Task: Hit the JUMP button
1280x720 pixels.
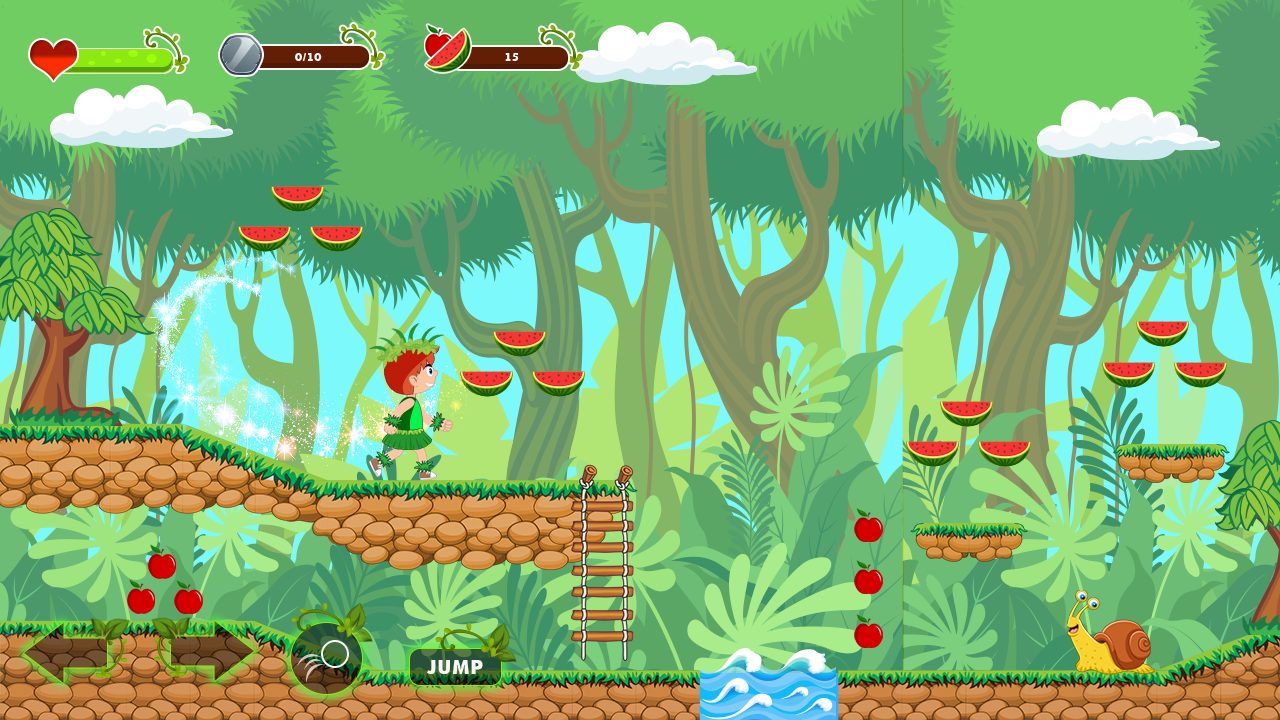Action: tap(455, 667)
